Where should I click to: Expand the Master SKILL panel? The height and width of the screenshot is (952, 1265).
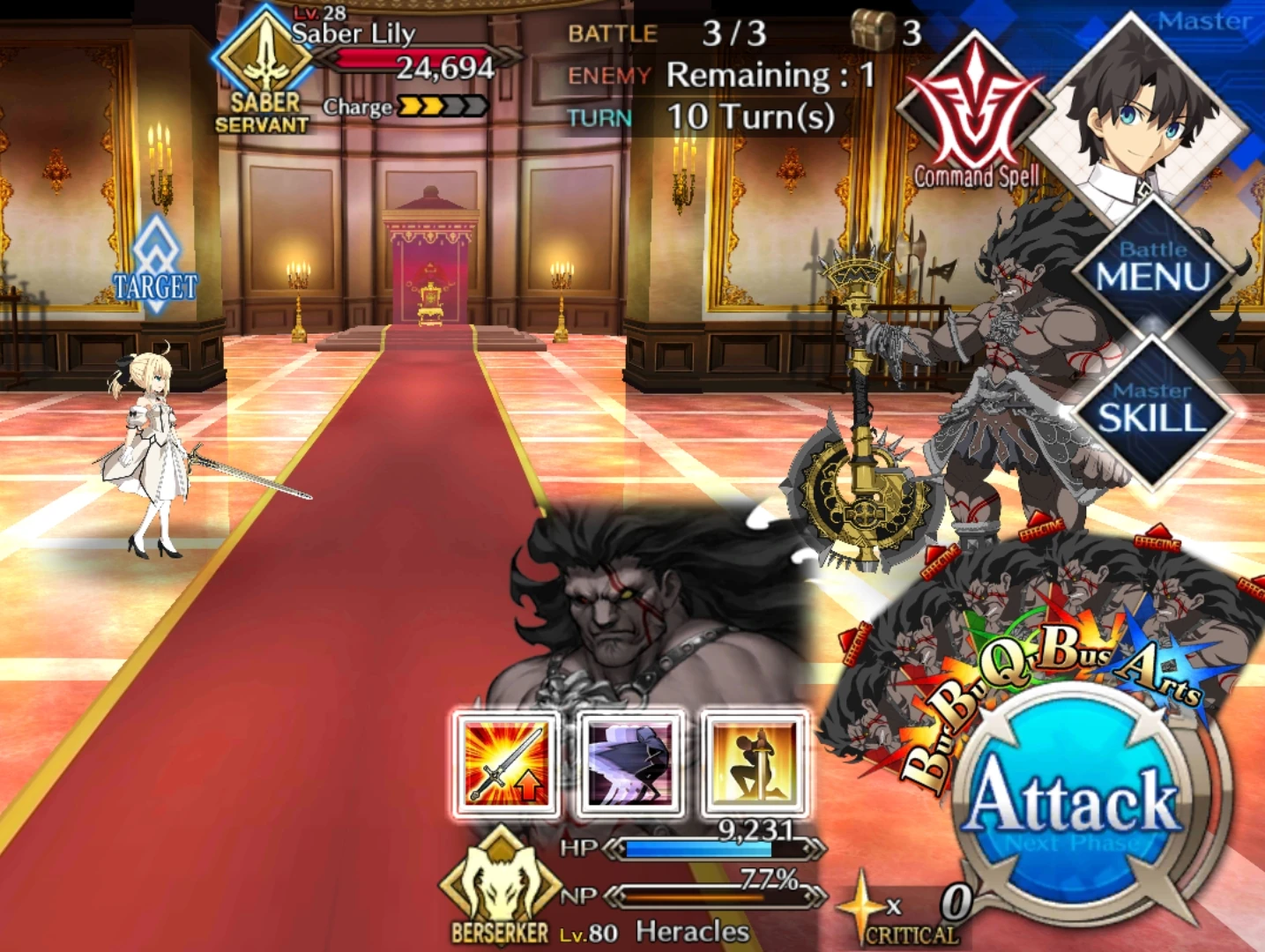1151,405
